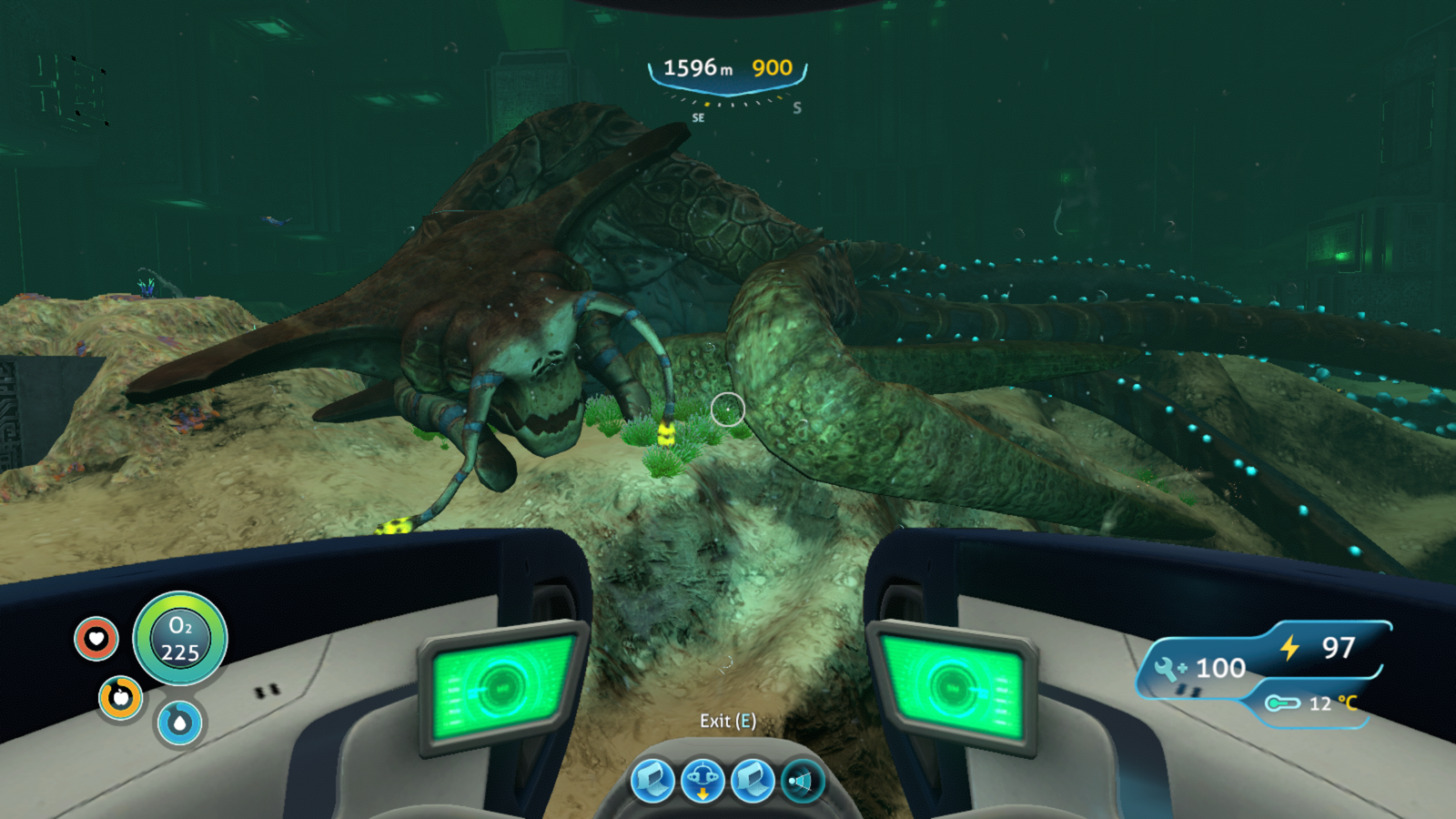1456x819 pixels.
Task: Select the vehicle icon with yellow down arrow
Action: coord(703,781)
